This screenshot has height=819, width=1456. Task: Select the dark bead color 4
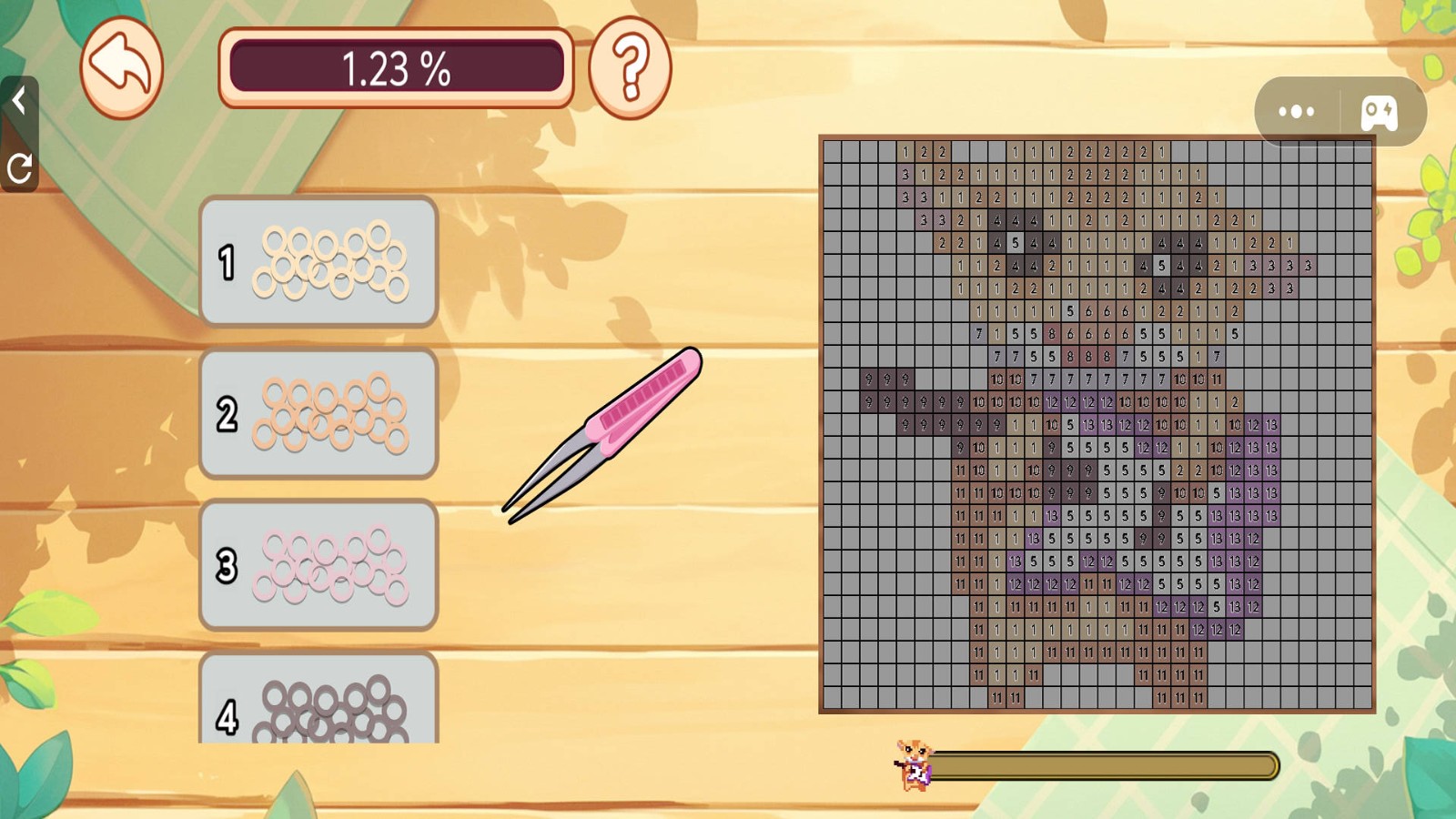click(318, 701)
